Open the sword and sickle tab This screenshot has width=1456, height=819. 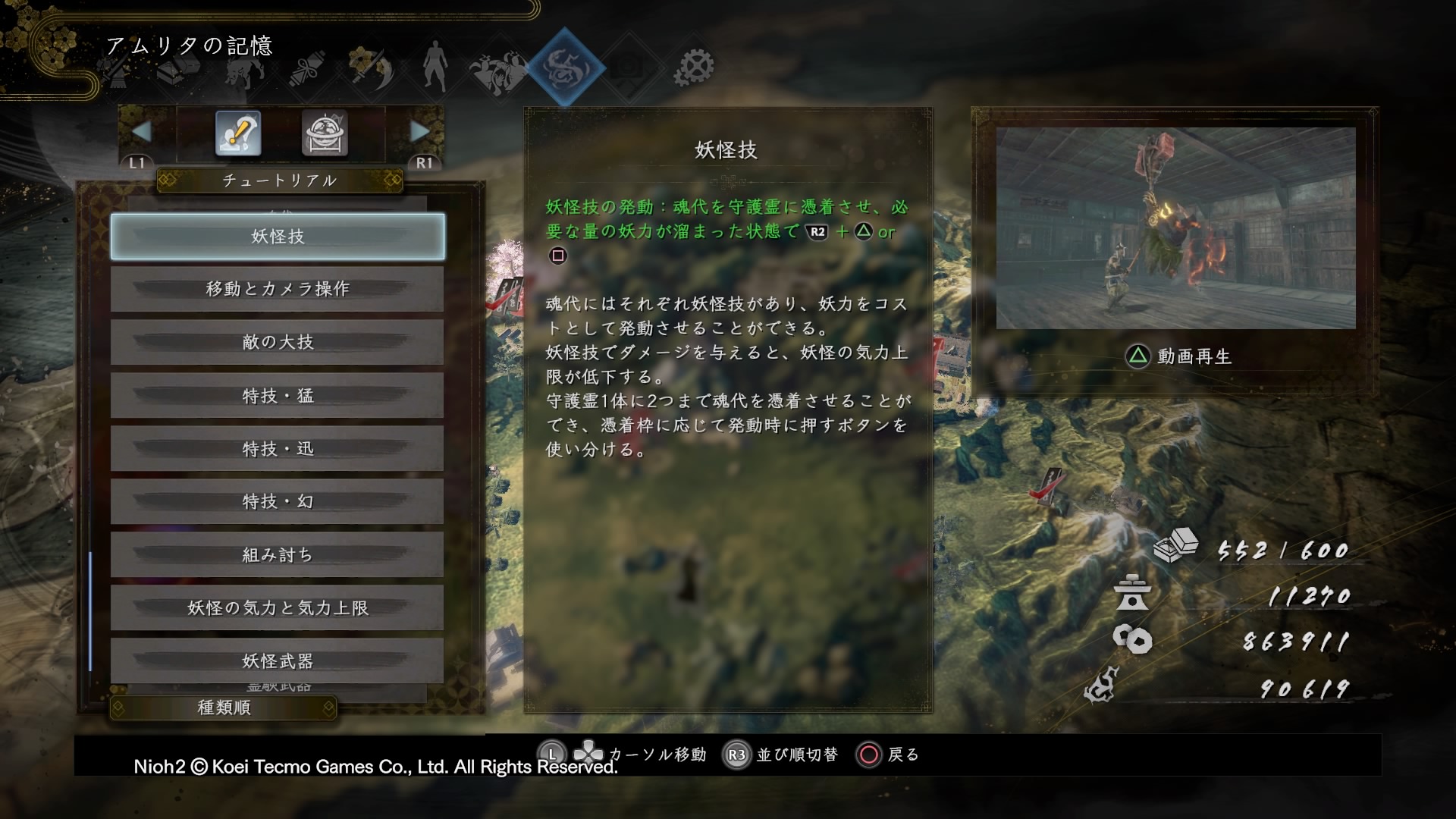pos(372,68)
